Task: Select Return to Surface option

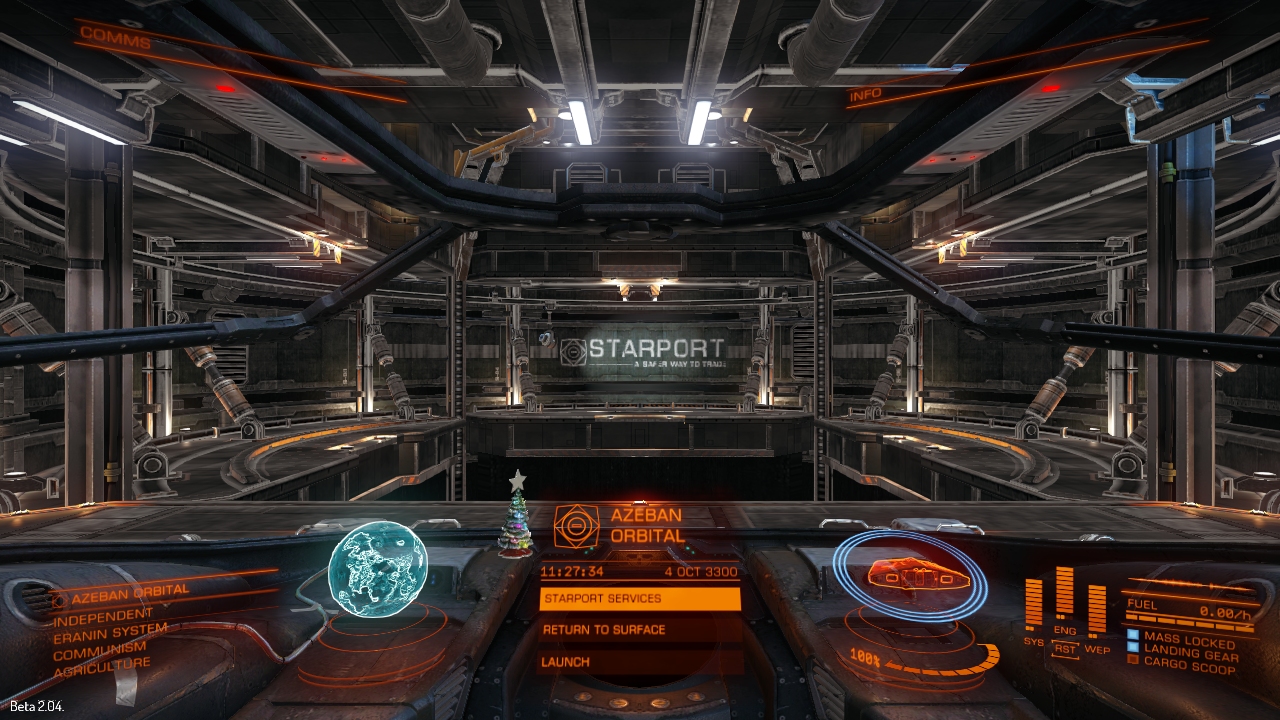Action: [x=640, y=630]
